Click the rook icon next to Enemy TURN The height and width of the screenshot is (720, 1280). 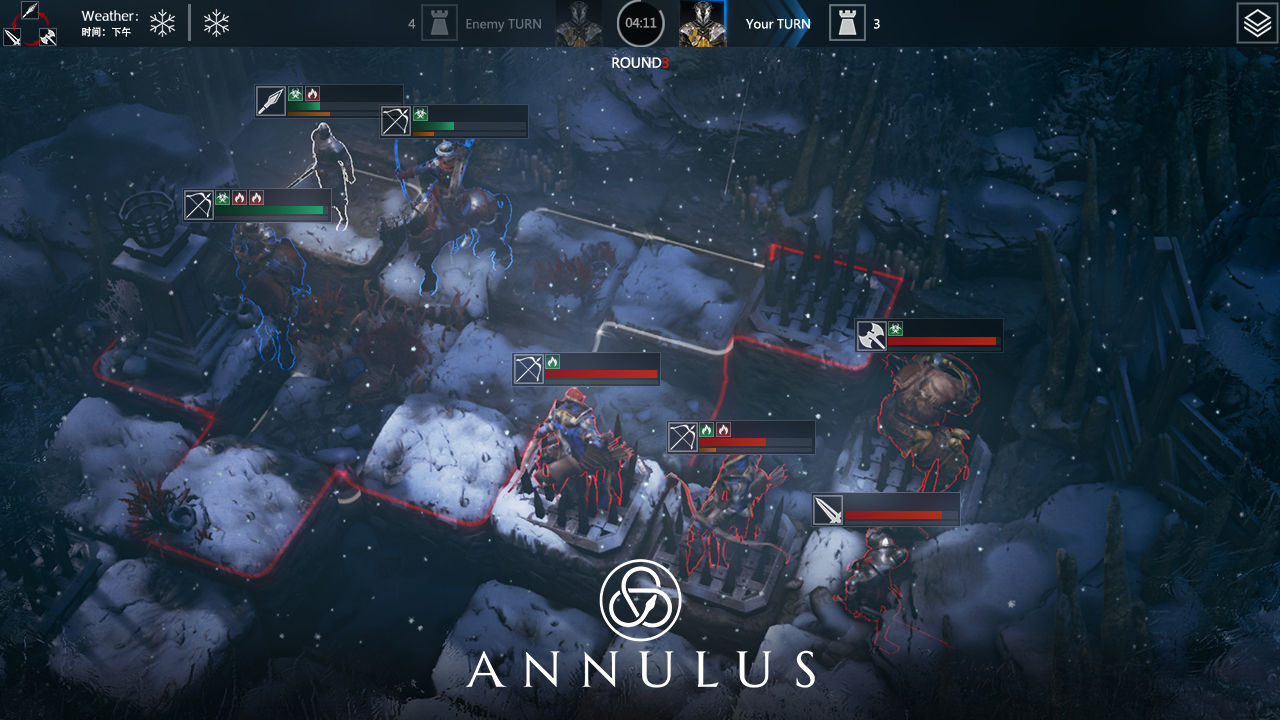439,23
